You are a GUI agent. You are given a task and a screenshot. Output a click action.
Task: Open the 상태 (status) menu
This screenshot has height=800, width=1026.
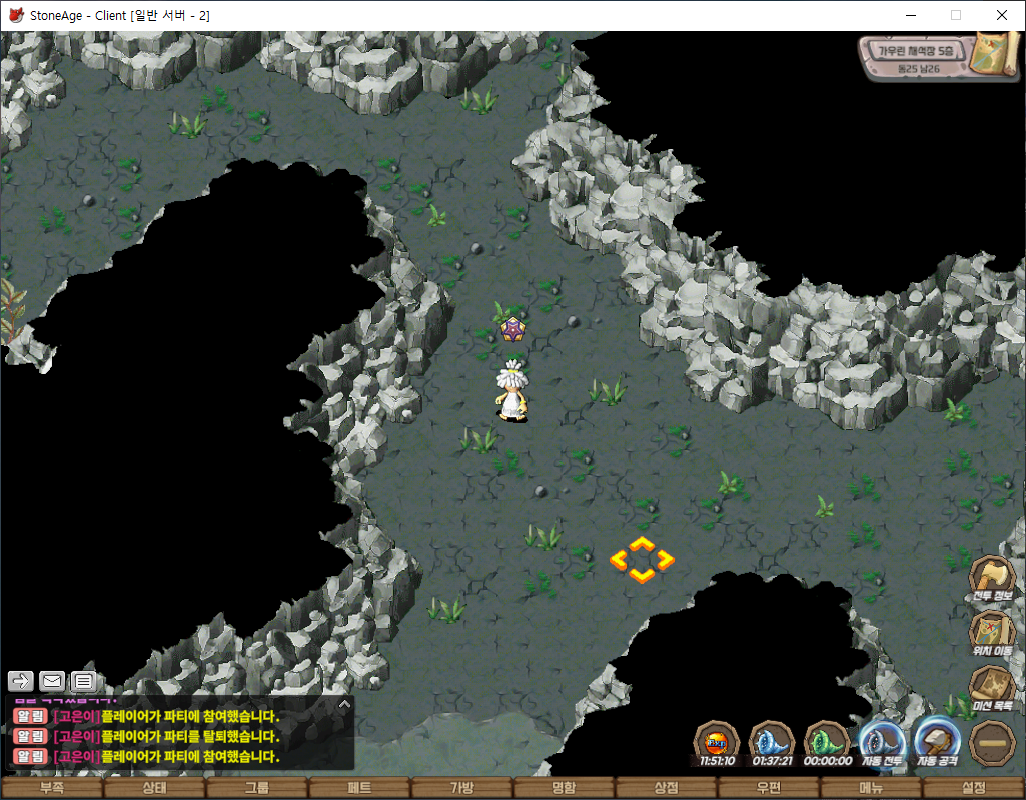click(154, 788)
